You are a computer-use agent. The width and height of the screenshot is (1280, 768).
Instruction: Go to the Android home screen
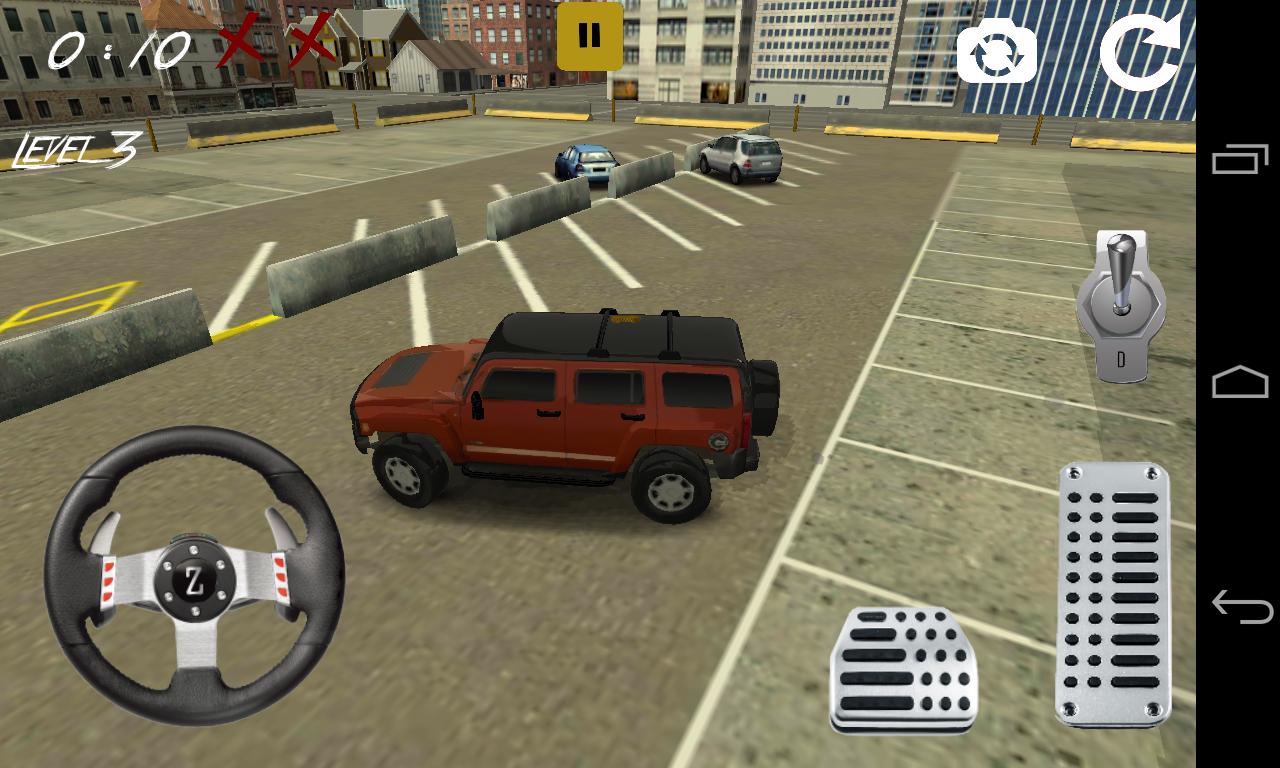pyautogui.click(x=1239, y=383)
